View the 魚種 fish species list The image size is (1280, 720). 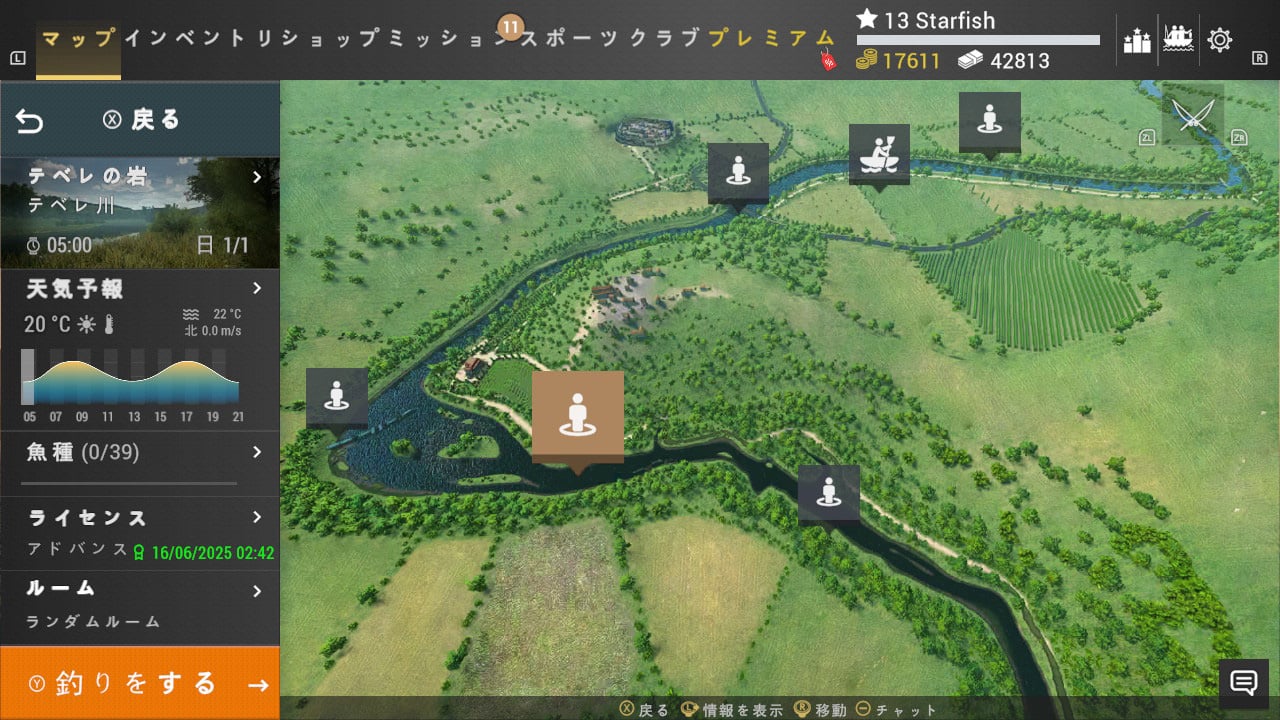[140, 453]
